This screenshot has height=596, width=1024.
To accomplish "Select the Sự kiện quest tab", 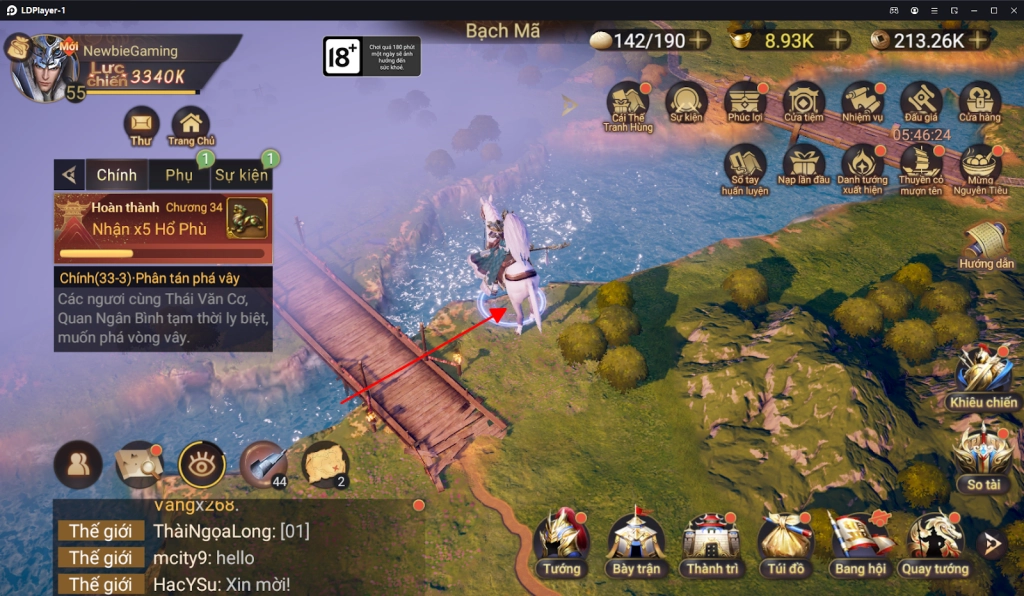I will [x=241, y=175].
